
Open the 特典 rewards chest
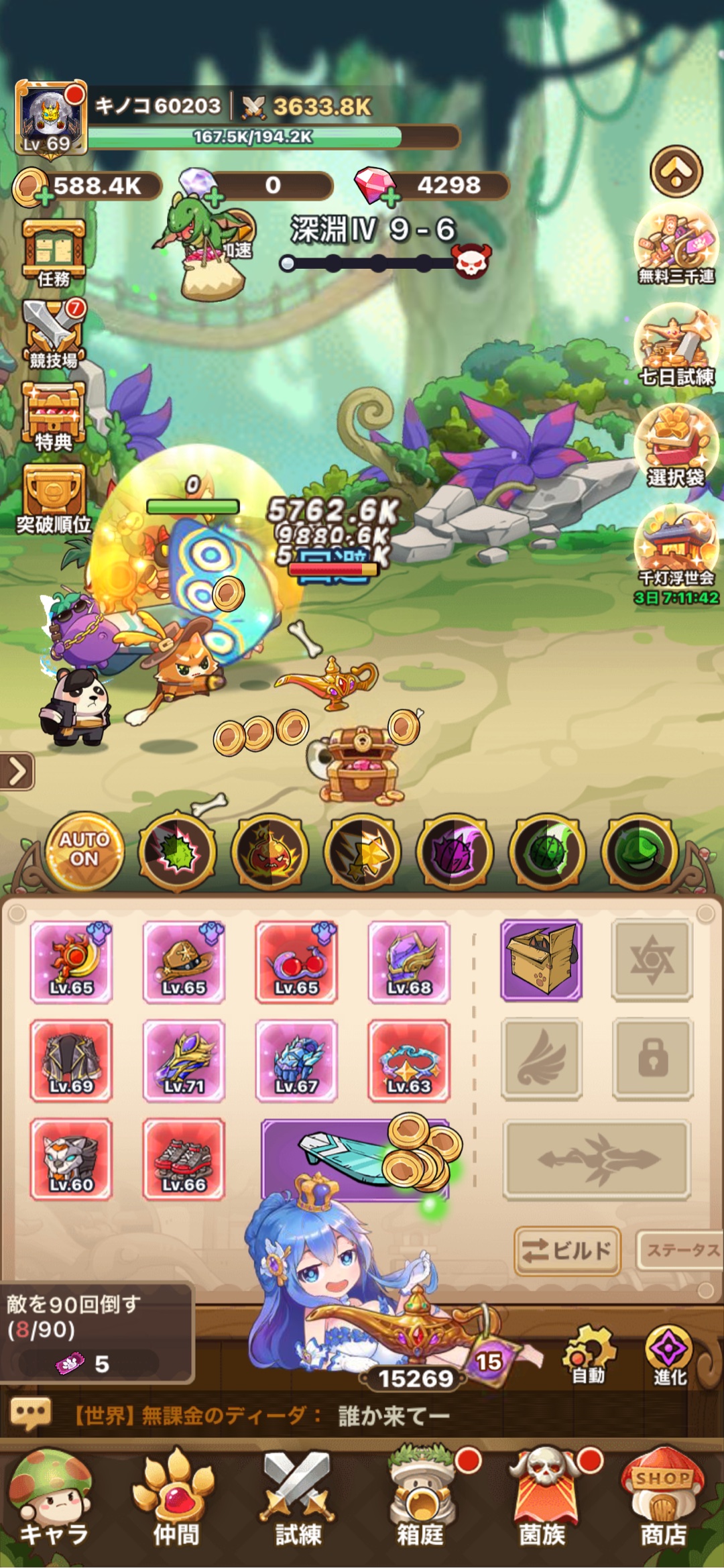point(54,416)
